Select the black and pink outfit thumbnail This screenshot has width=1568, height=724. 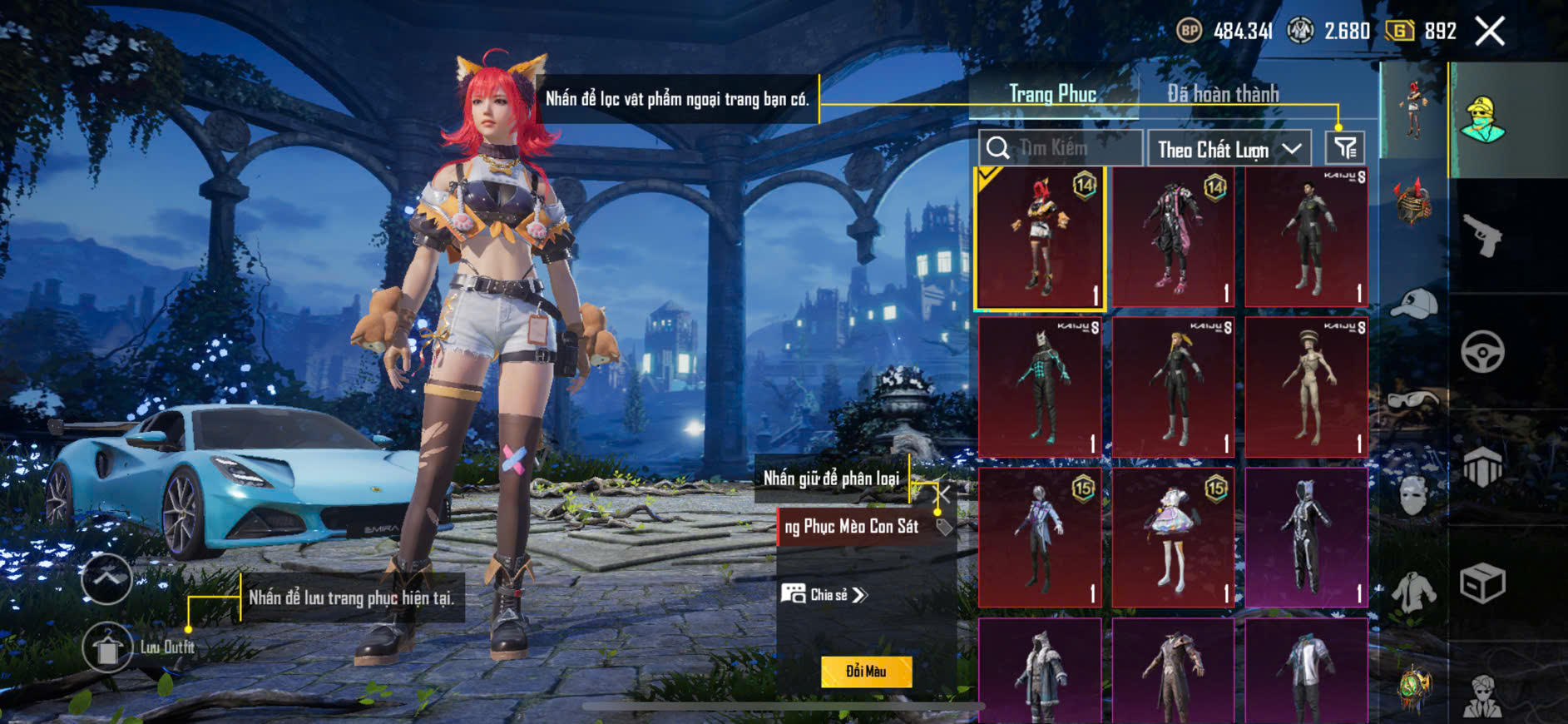point(1173,238)
